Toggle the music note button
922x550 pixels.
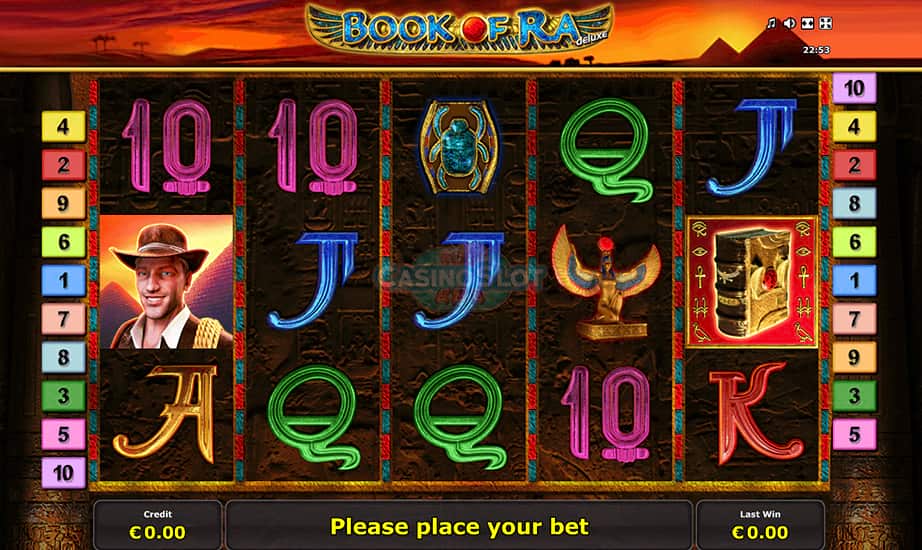pyautogui.click(x=771, y=23)
